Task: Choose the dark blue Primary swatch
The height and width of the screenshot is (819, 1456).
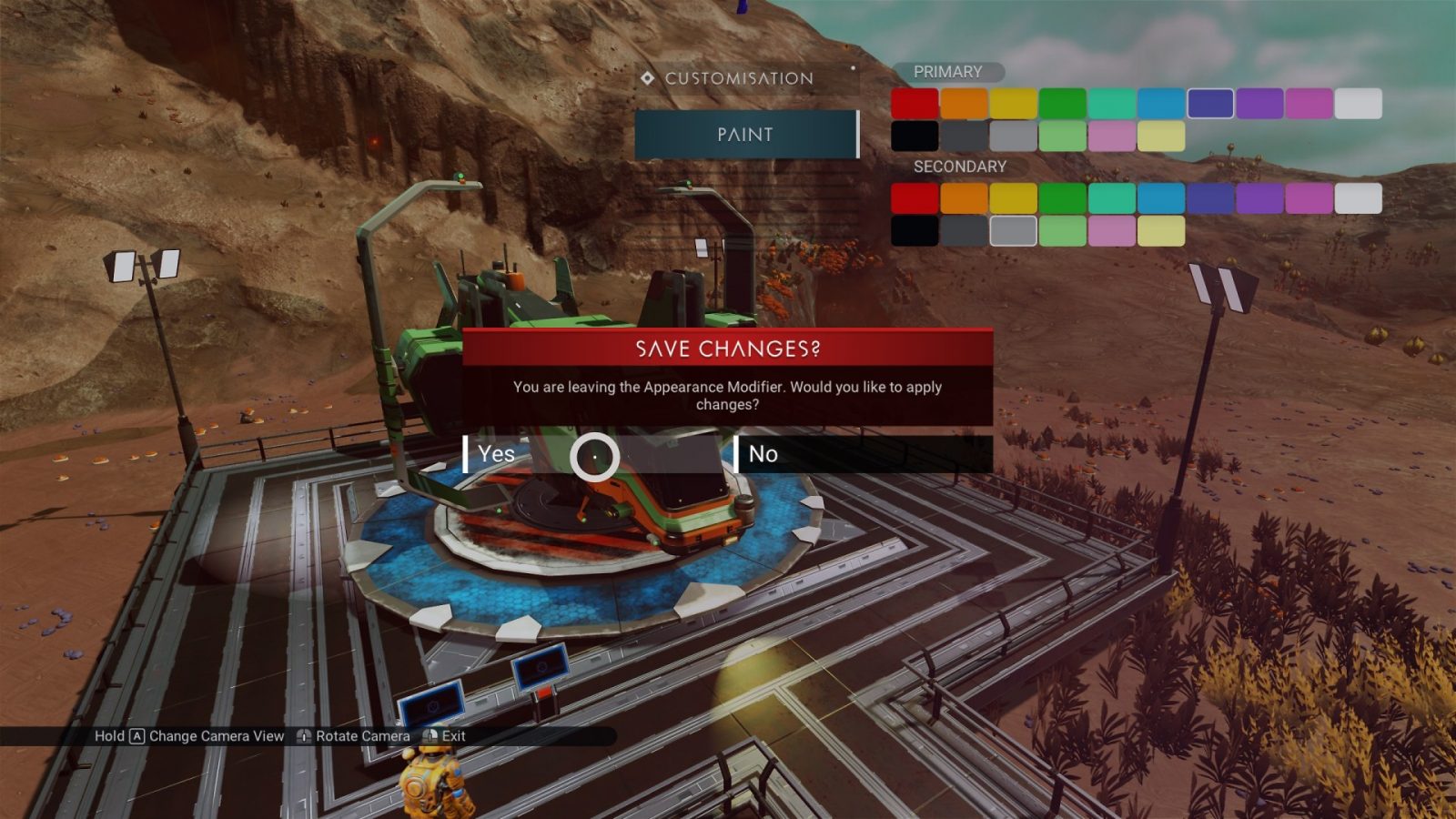Action: point(1210,104)
